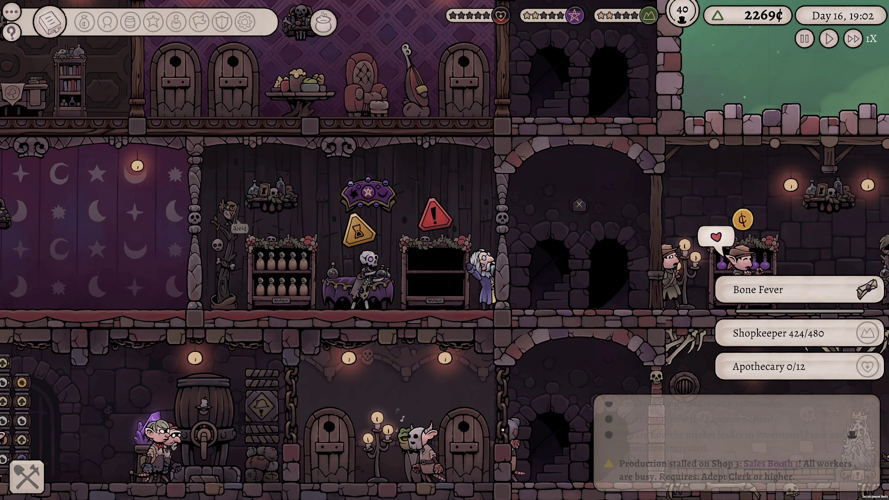The image size is (889, 500).
Task: Click the cauldron button
Action: pyautogui.click(x=324, y=21)
